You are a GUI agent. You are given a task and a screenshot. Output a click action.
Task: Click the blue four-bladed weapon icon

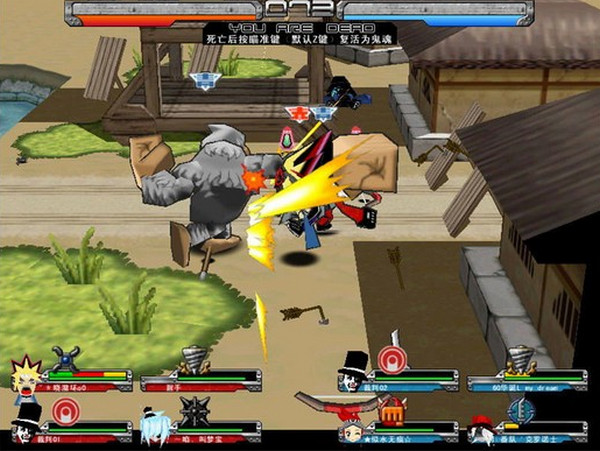click(66, 358)
